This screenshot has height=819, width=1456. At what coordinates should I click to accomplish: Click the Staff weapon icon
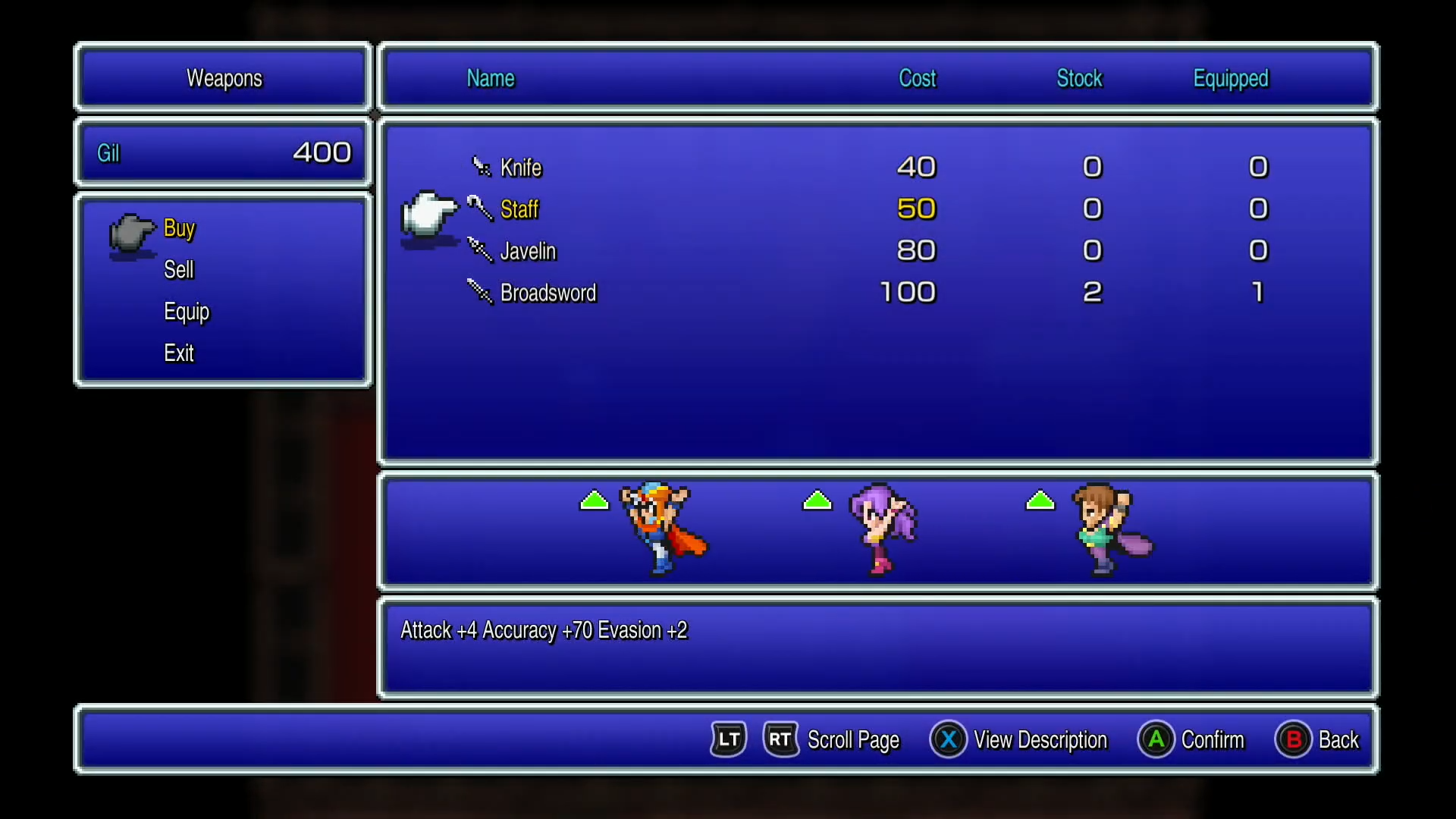479,209
